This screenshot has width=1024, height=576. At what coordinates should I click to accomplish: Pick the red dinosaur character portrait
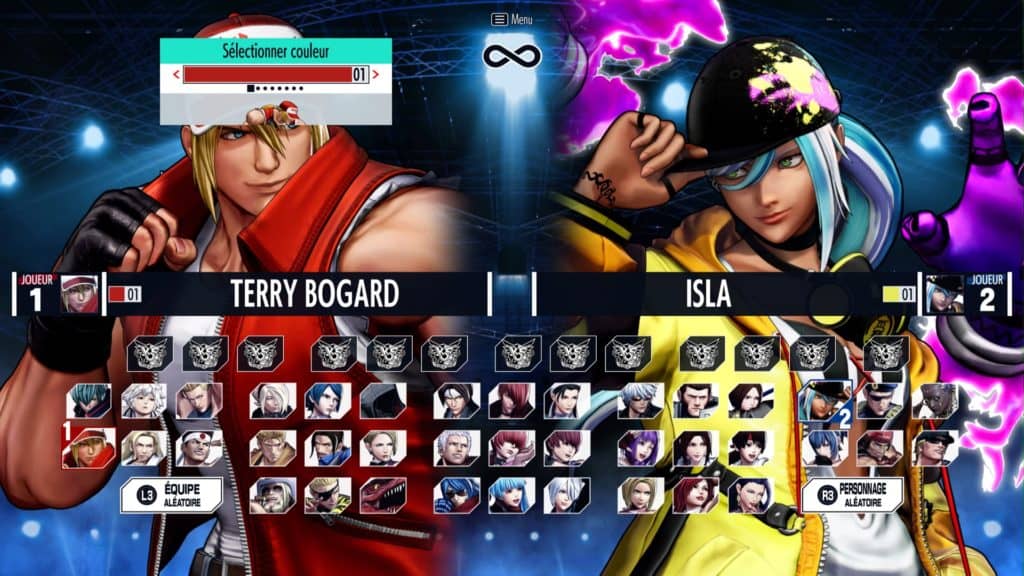(x=383, y=494)
